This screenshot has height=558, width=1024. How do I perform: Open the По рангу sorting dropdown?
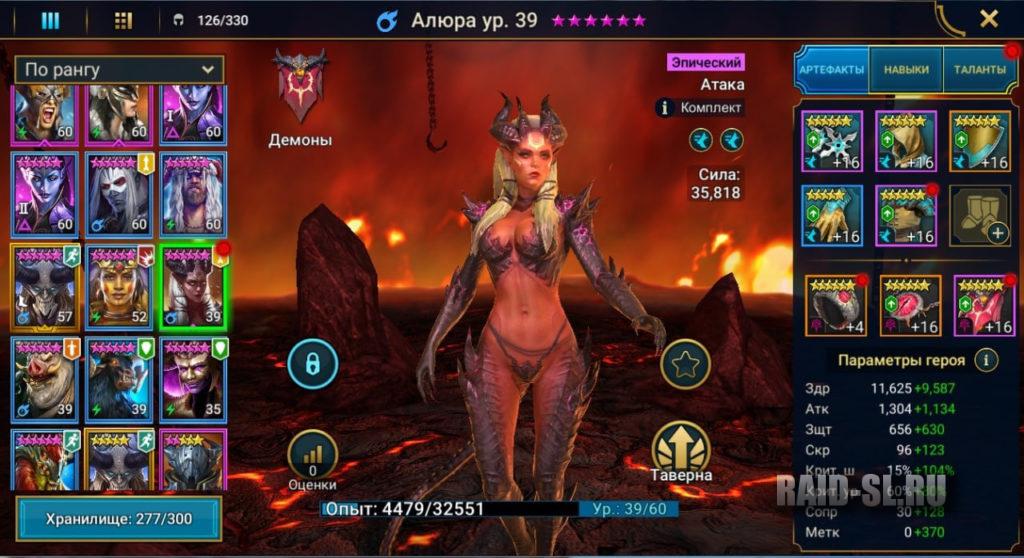(x=119, y=70)
